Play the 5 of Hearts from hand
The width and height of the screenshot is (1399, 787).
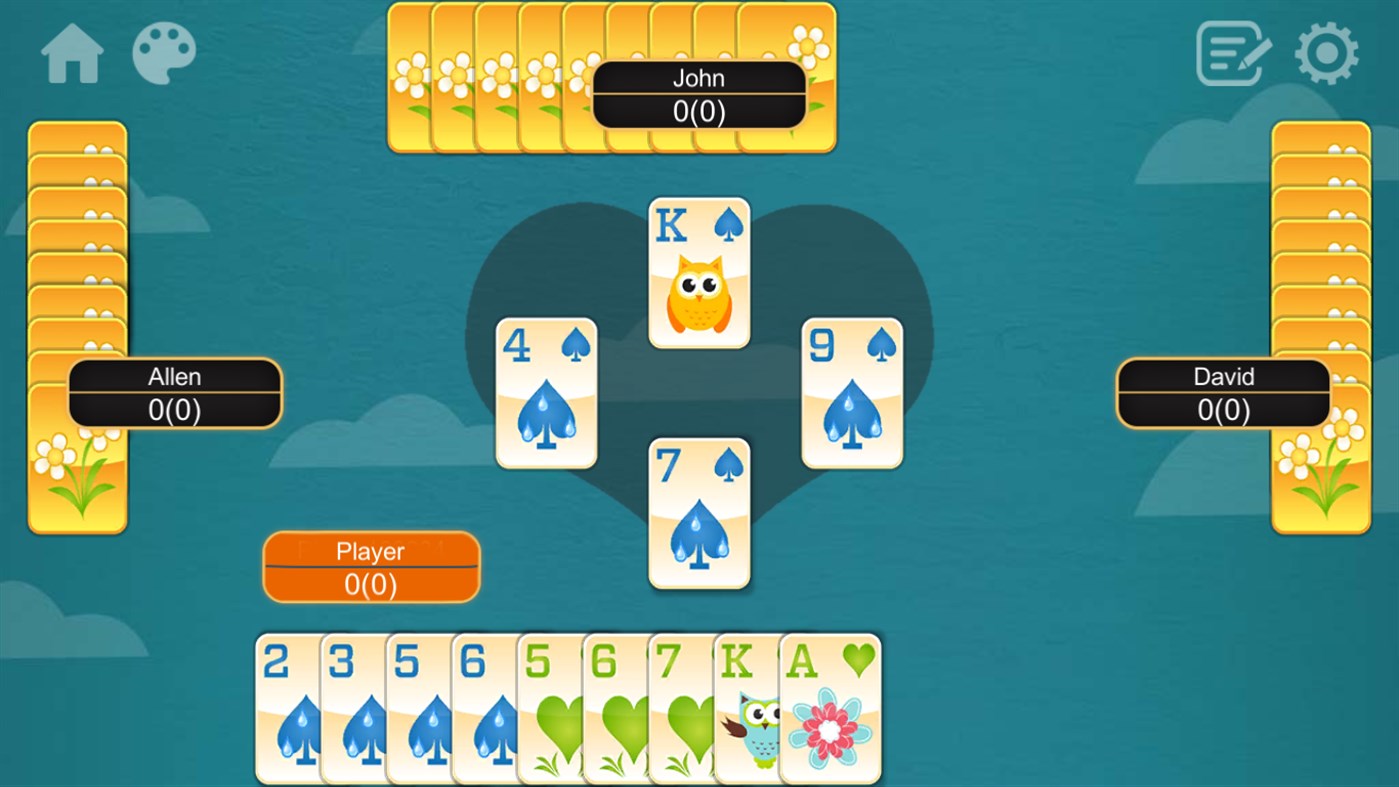tap(546, 710)
